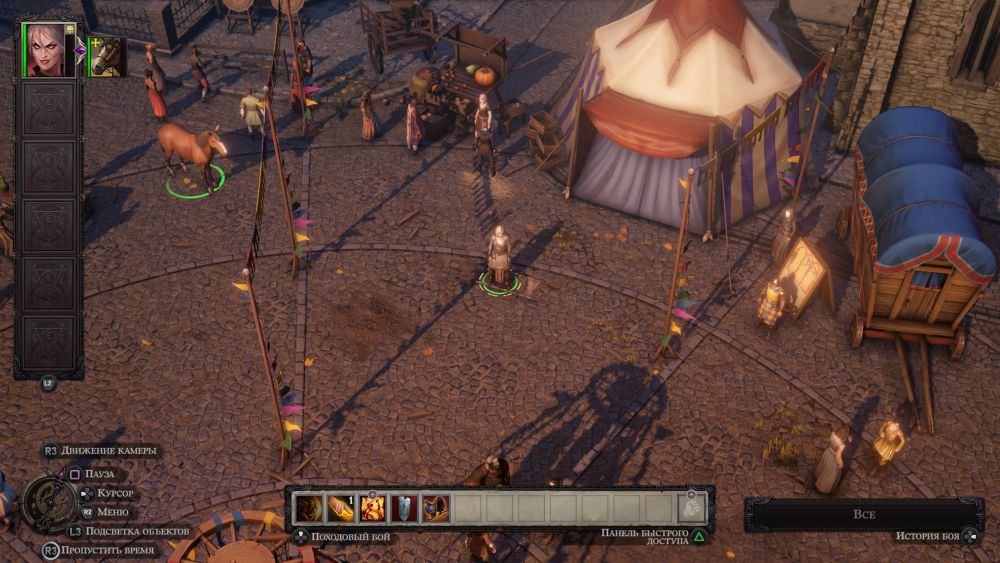Click the faded fist slot ending the hotbar

click(x=692, y=508)
